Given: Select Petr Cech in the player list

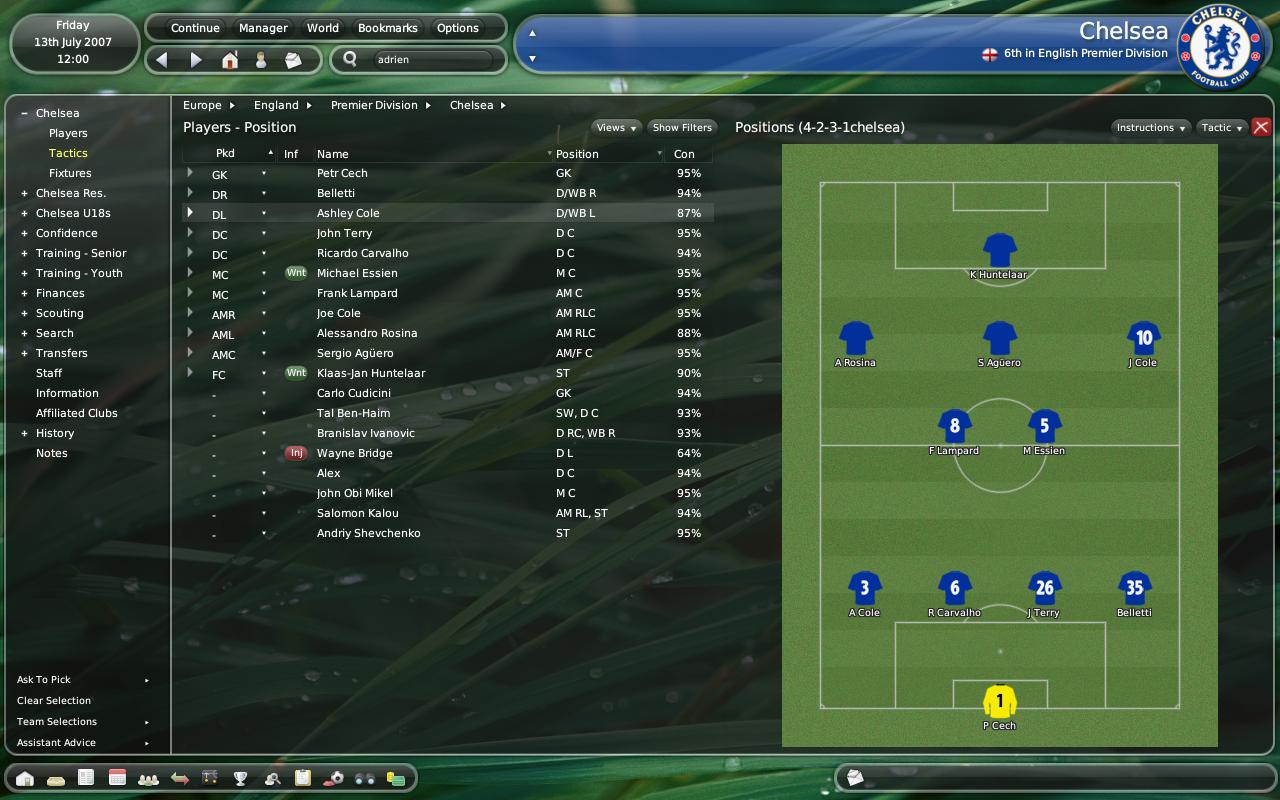Looking at the screenshot, I should [x=342, y=173].
